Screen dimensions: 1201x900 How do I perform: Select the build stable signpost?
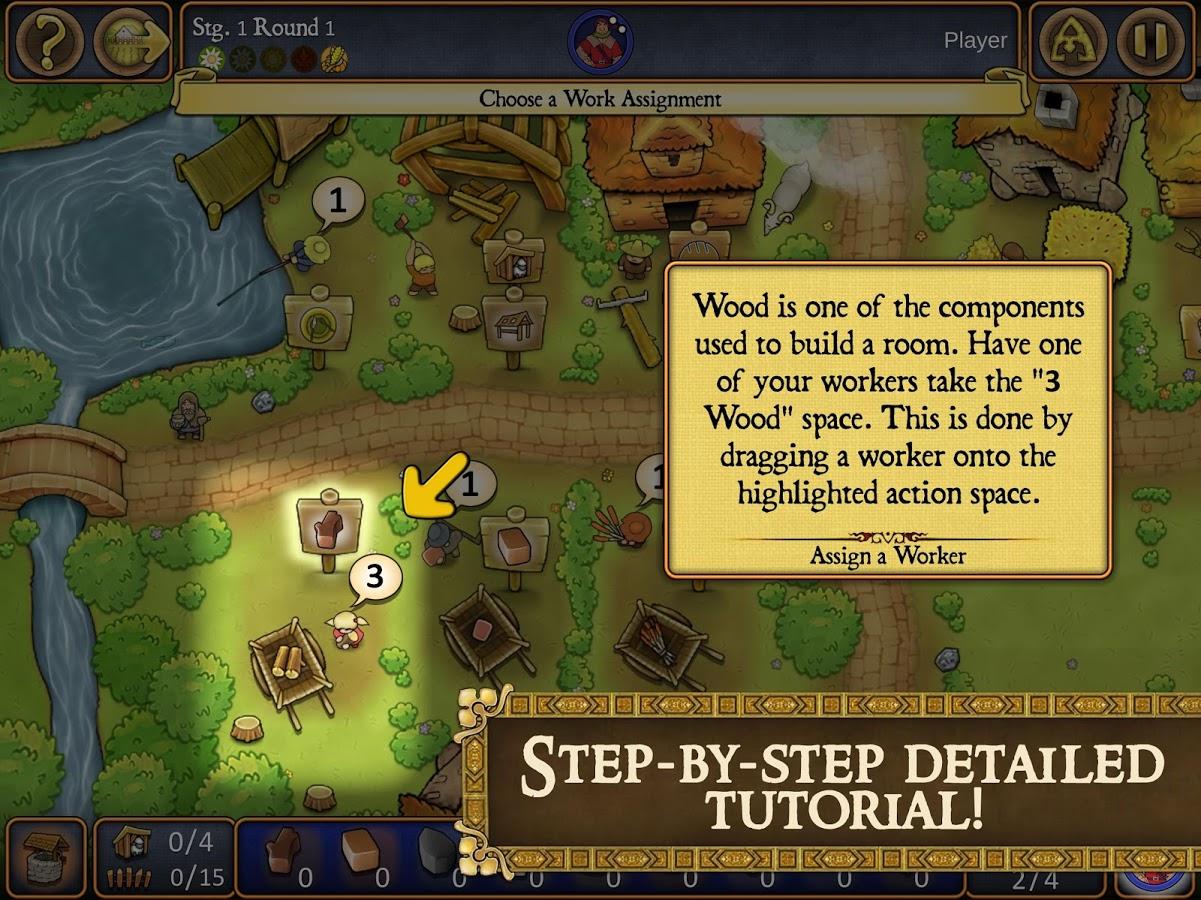513,258
